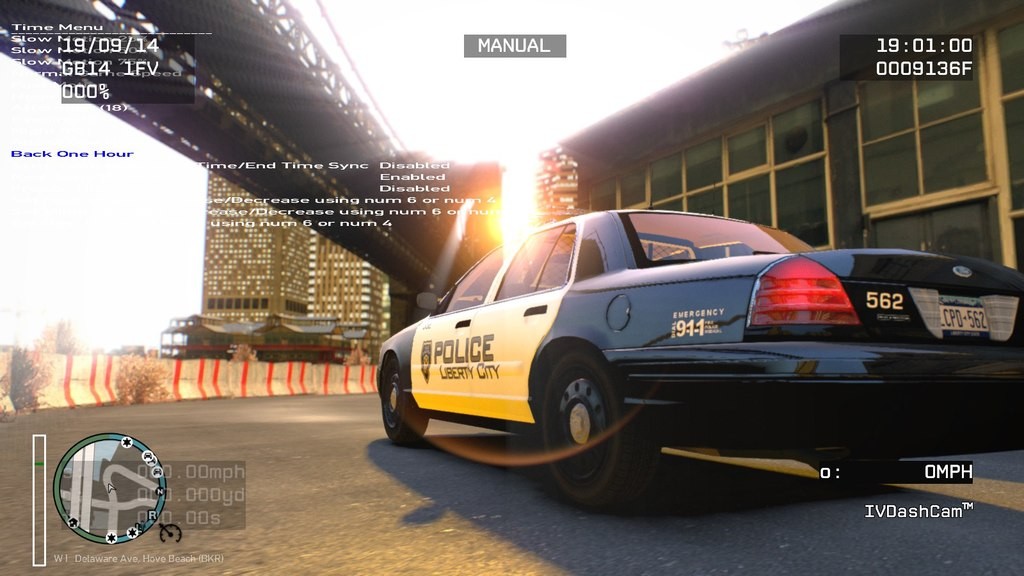Click the safehouse blip on the minimap
The height and width of the screenshot is (576, 1024).
(73, 523)
